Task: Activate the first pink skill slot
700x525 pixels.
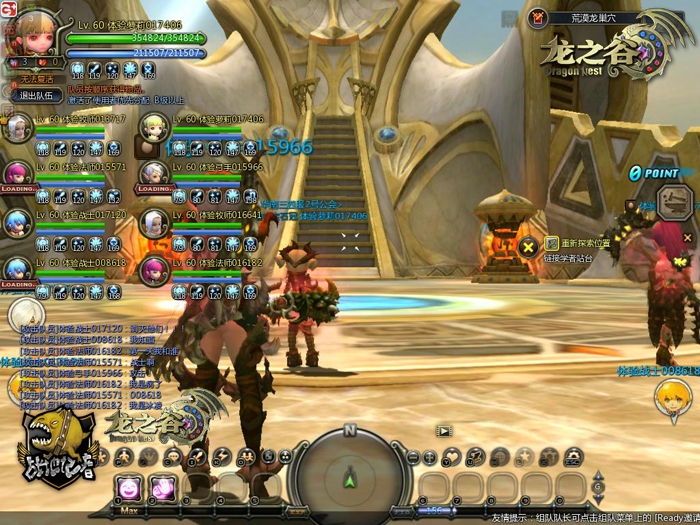Action: [x=129, y=488]
